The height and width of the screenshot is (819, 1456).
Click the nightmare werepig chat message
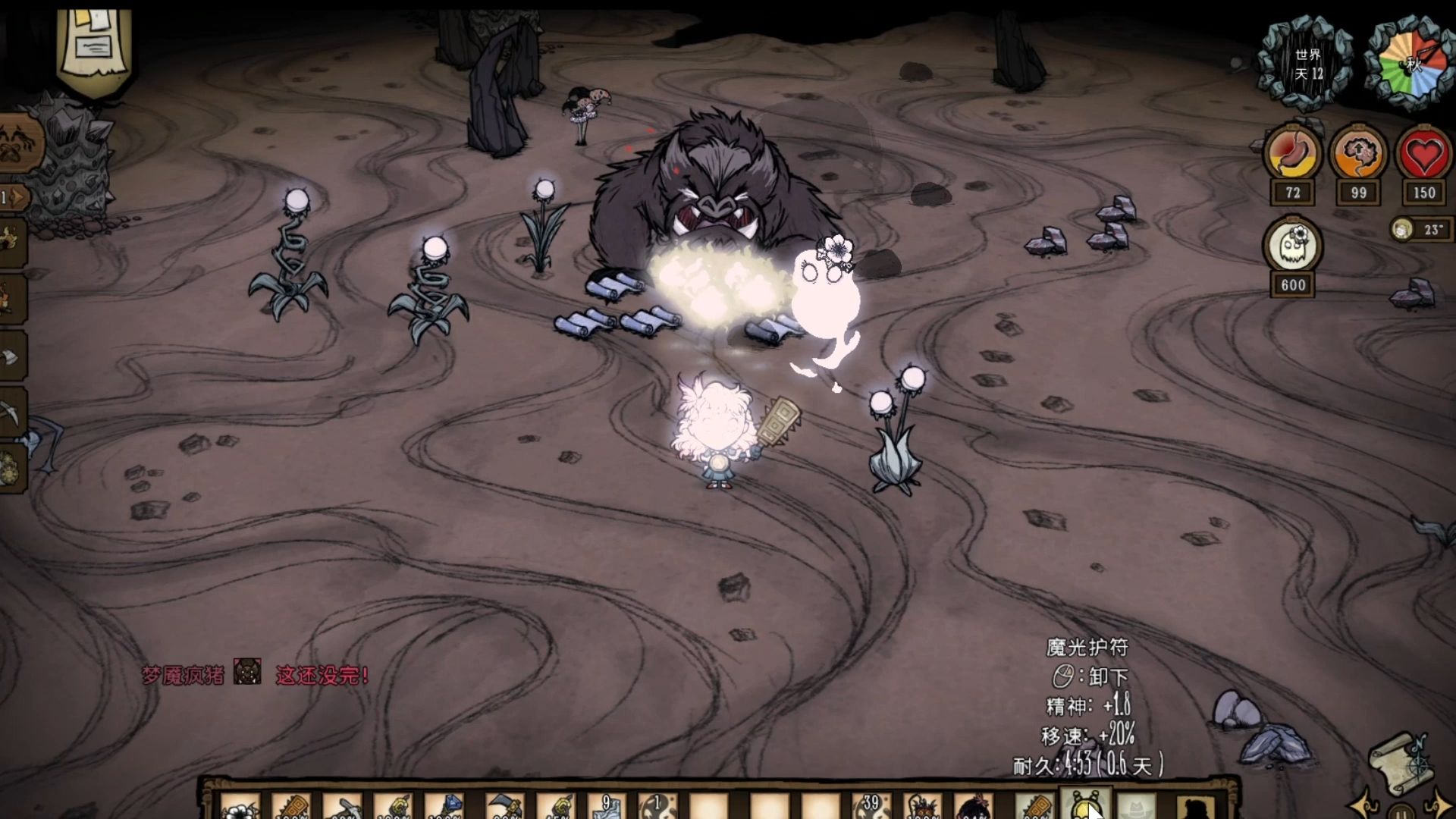256,674
